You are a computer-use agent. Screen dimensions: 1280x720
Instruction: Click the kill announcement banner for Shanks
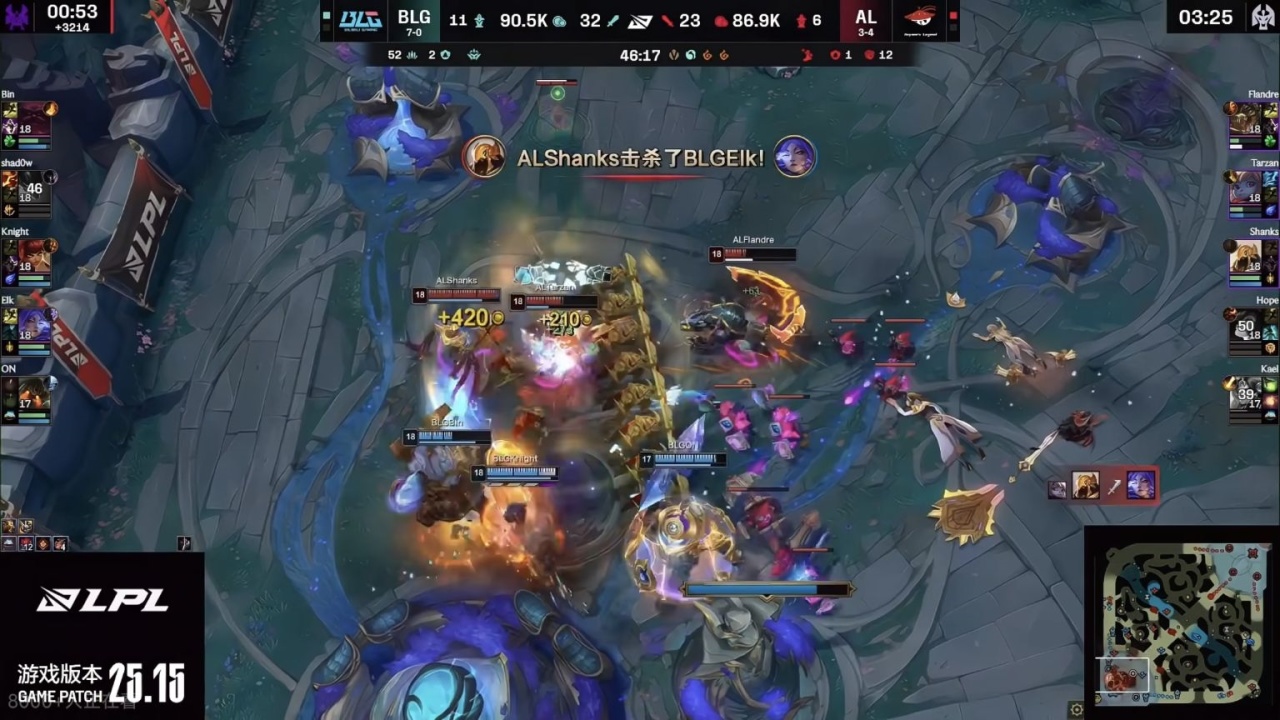coord(640,158)
